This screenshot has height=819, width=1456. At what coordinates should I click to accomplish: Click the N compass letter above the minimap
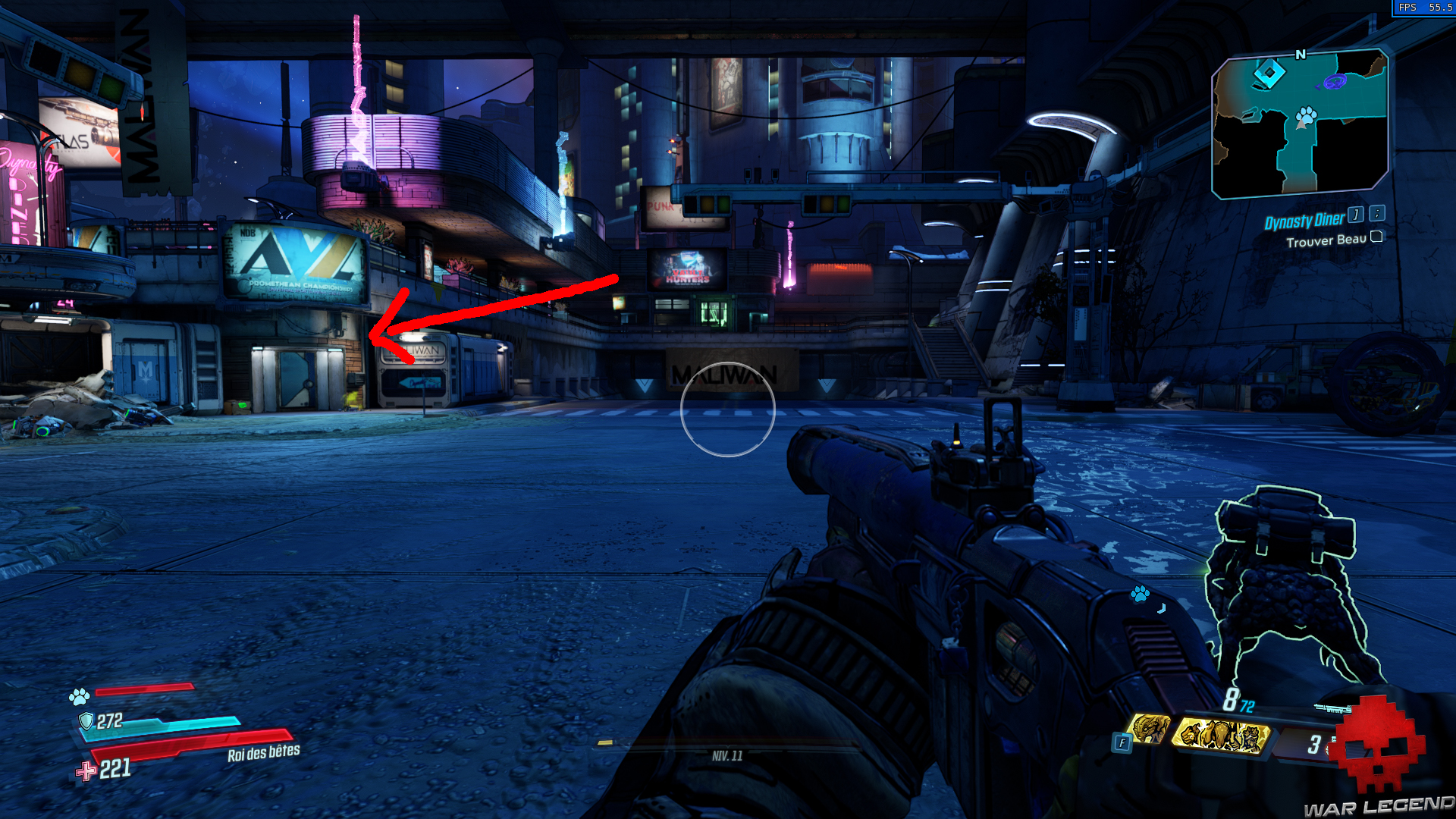coord(1300,55)
